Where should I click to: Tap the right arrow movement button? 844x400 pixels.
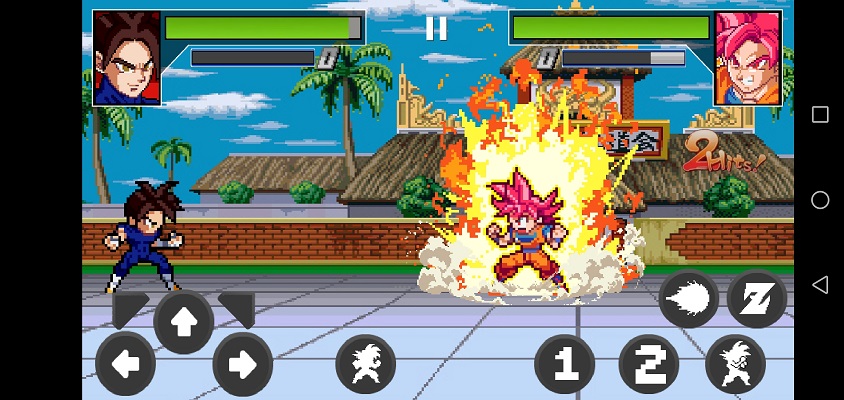click(x=242, y=364)
